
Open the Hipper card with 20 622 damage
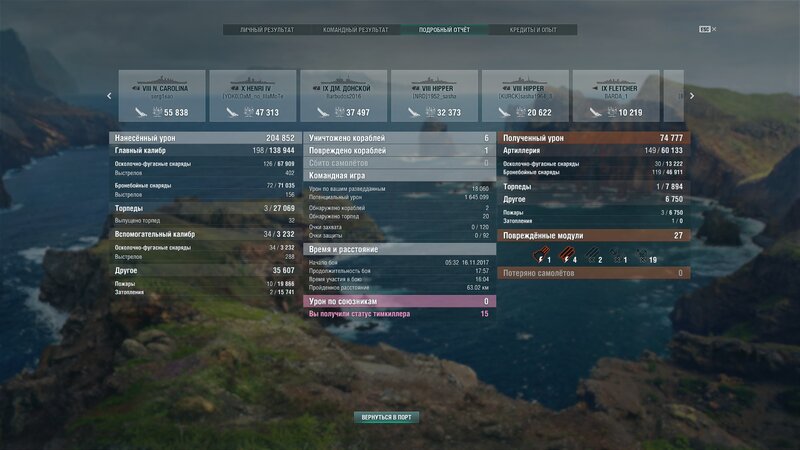pos(525,96)
